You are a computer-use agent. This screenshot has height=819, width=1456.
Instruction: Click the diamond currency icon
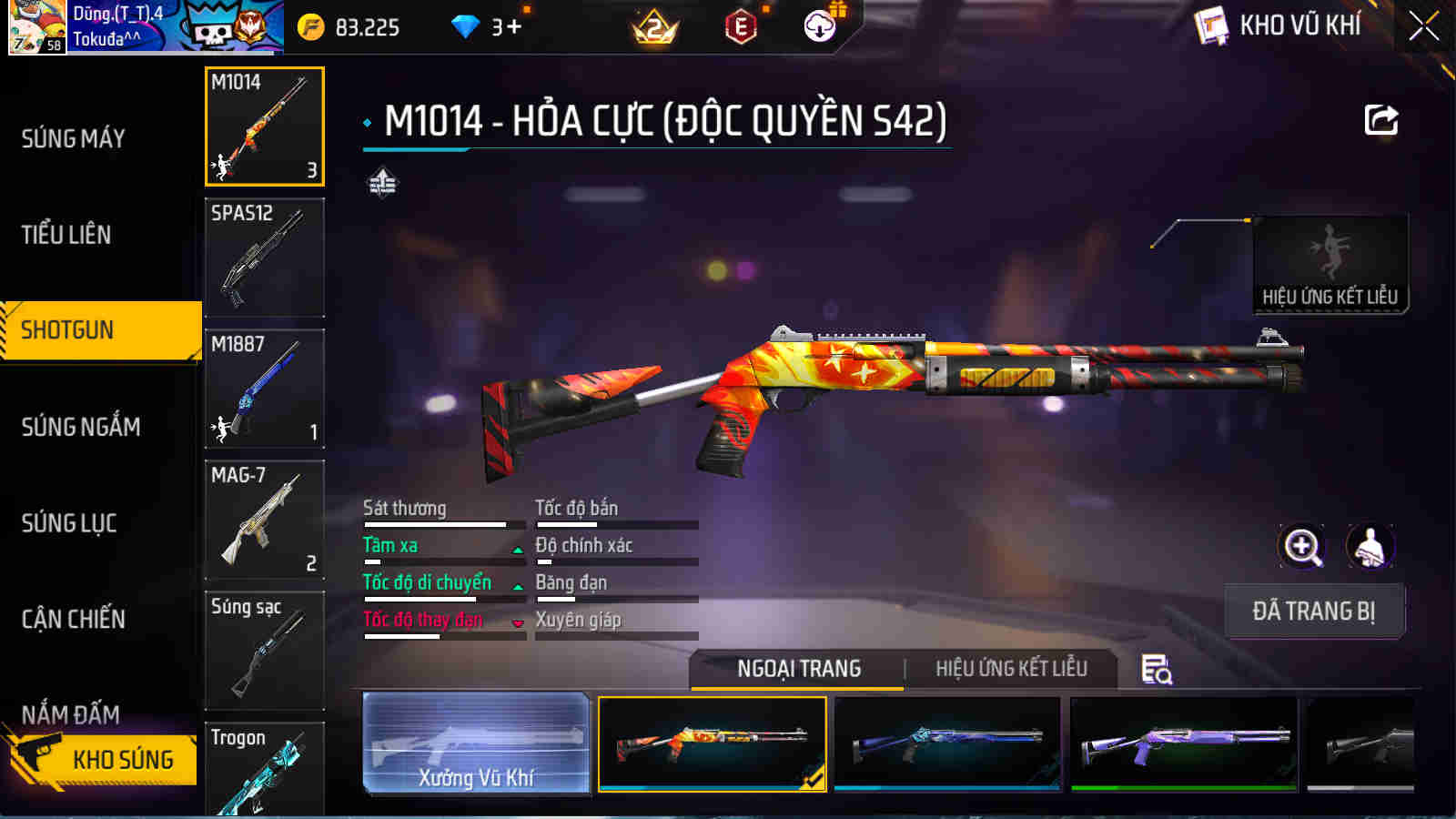click(466, 27)
